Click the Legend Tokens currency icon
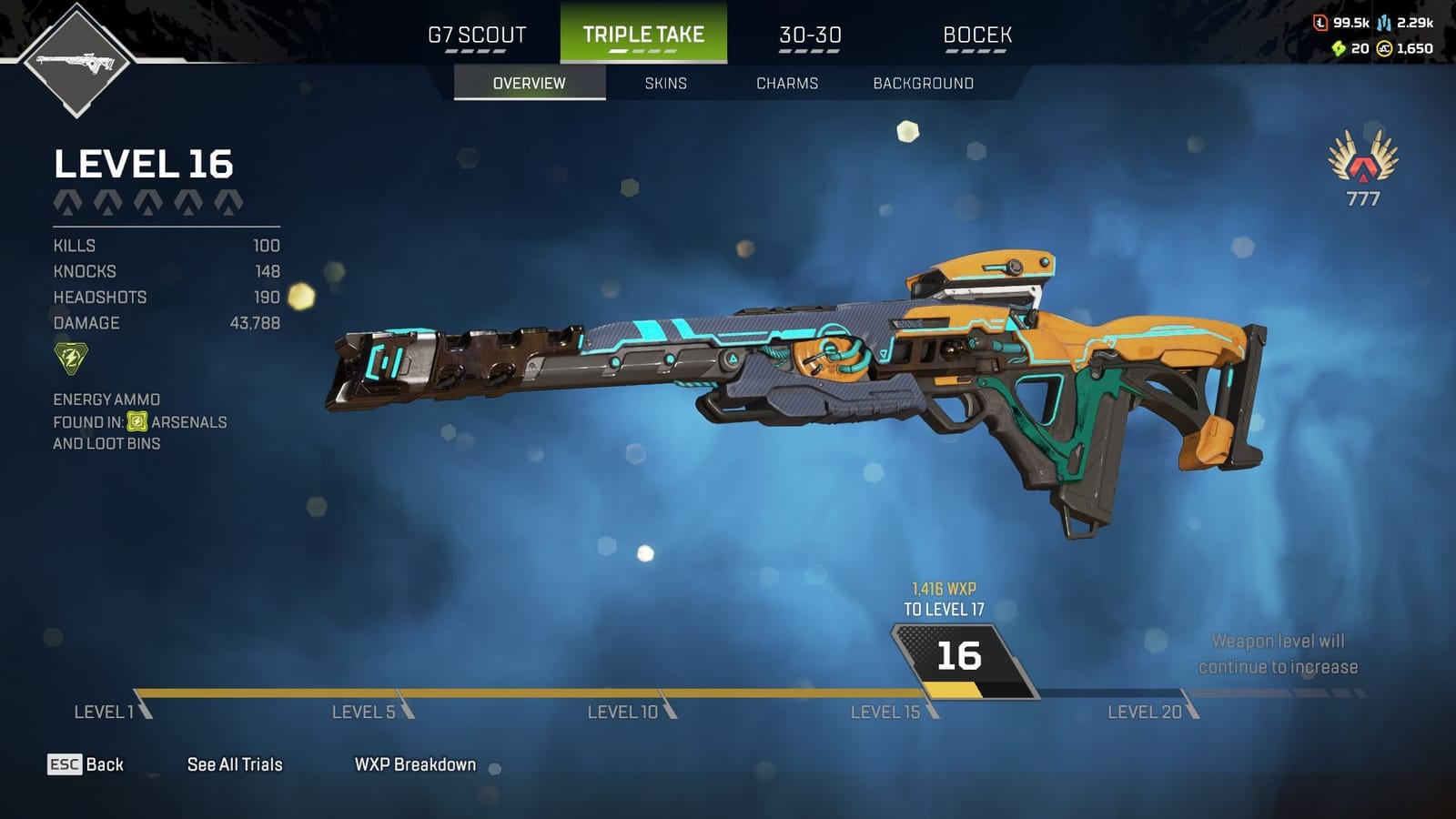This screenshot has width=1456, height=819. (1321, 23)
